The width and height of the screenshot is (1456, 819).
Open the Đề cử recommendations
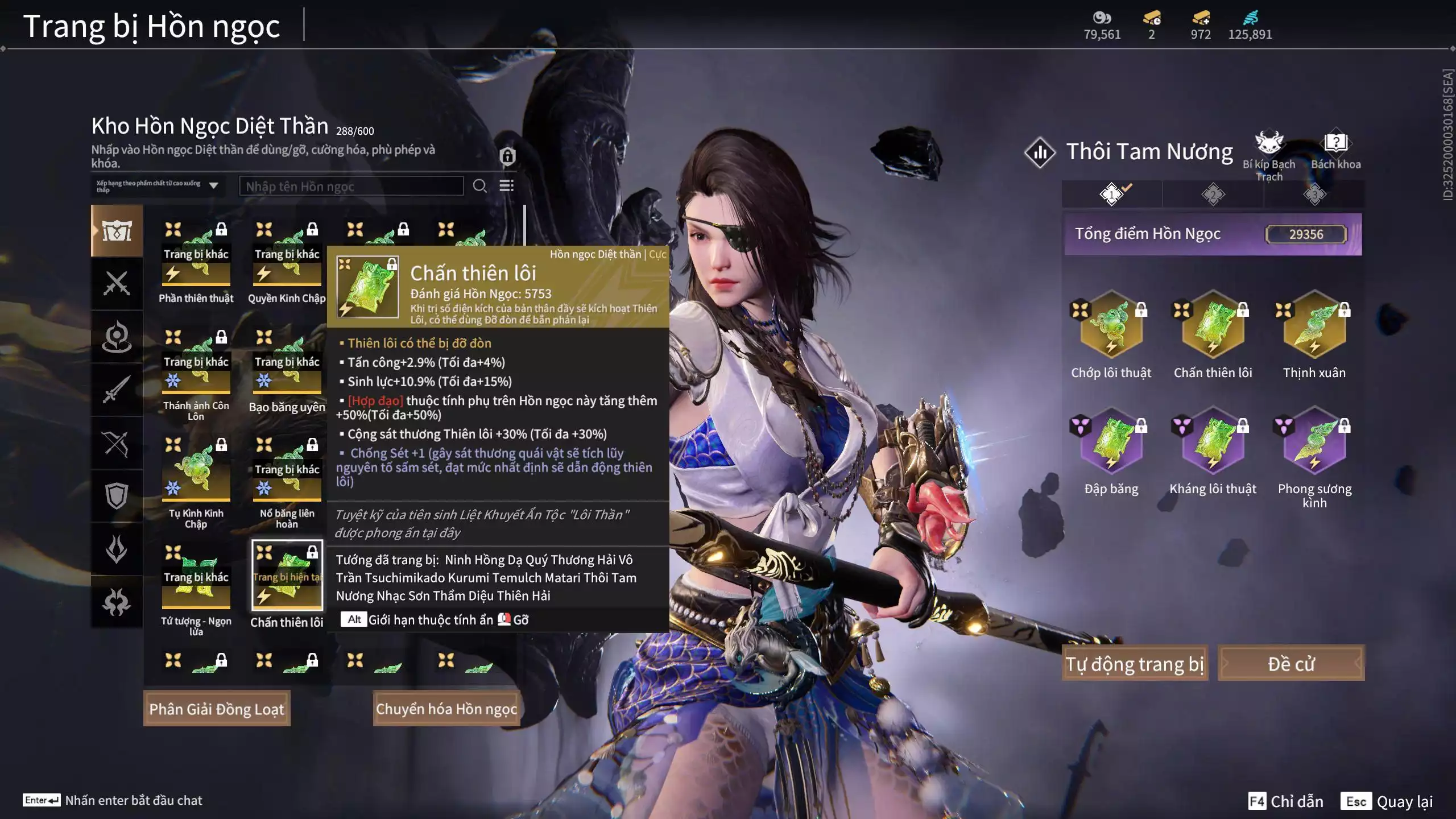tap(1290, 663)
